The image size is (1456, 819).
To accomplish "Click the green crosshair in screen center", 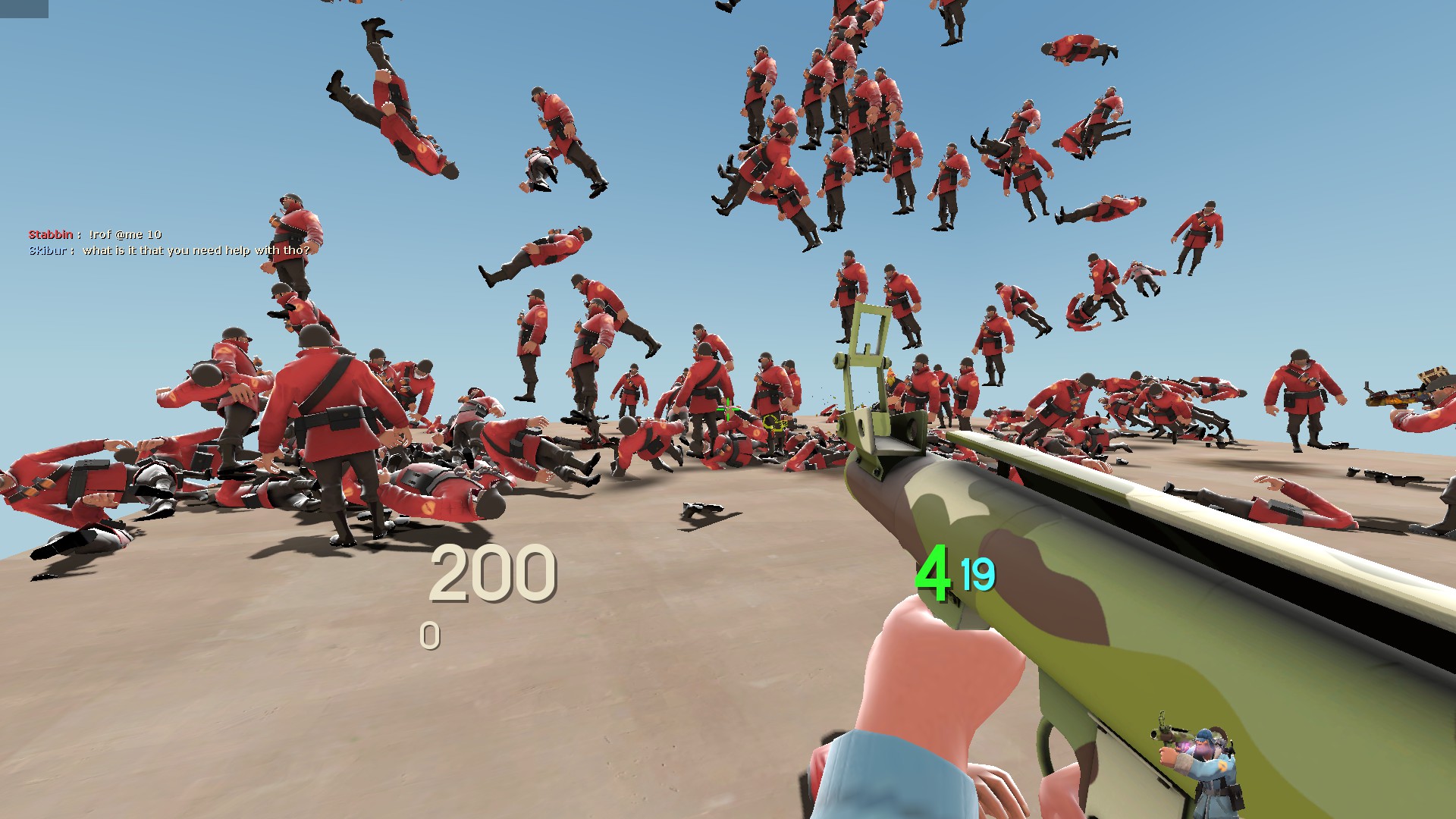I will click(x=727, y=409).
